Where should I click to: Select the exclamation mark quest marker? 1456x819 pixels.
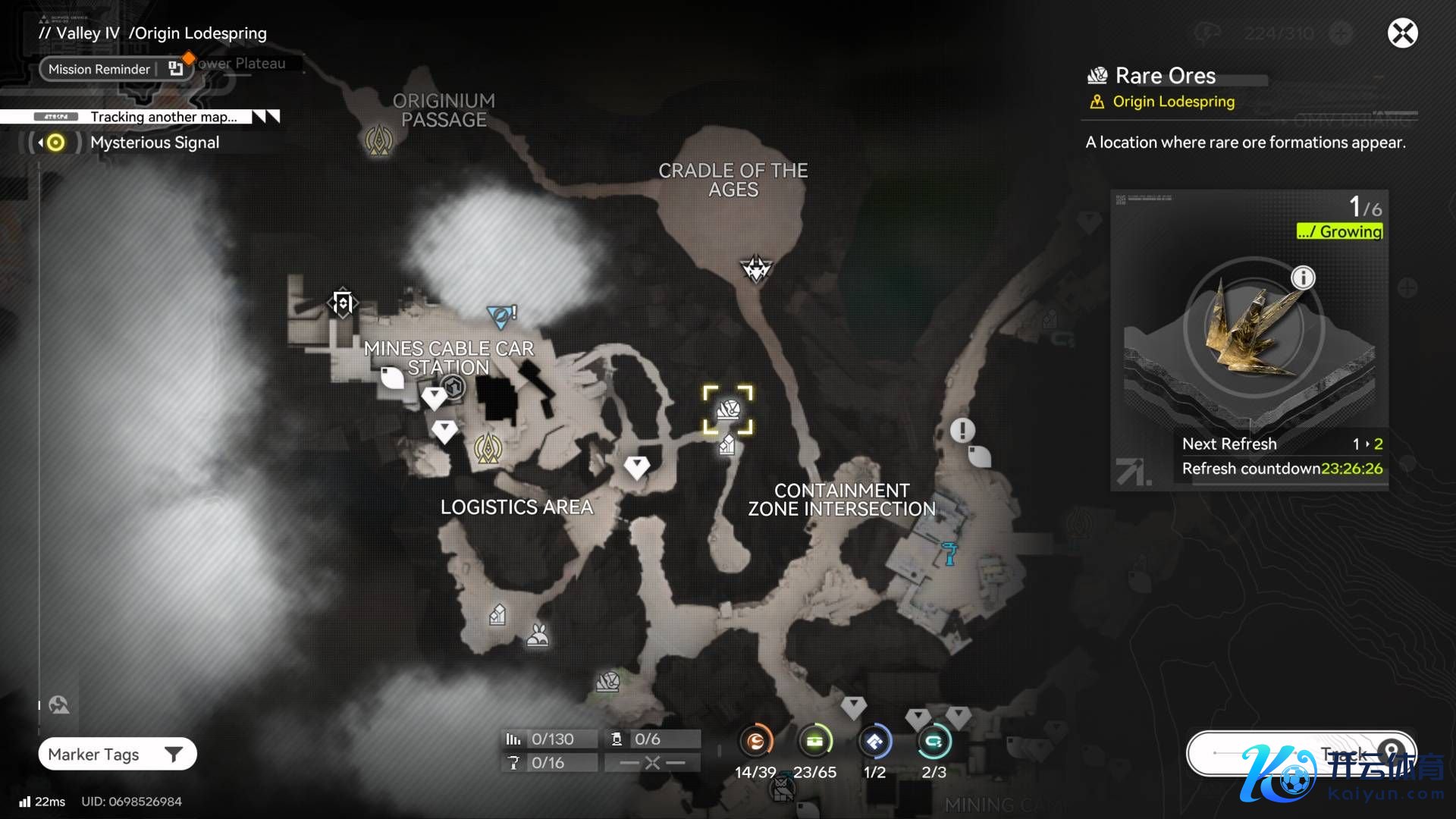click(x=962, y=431)
